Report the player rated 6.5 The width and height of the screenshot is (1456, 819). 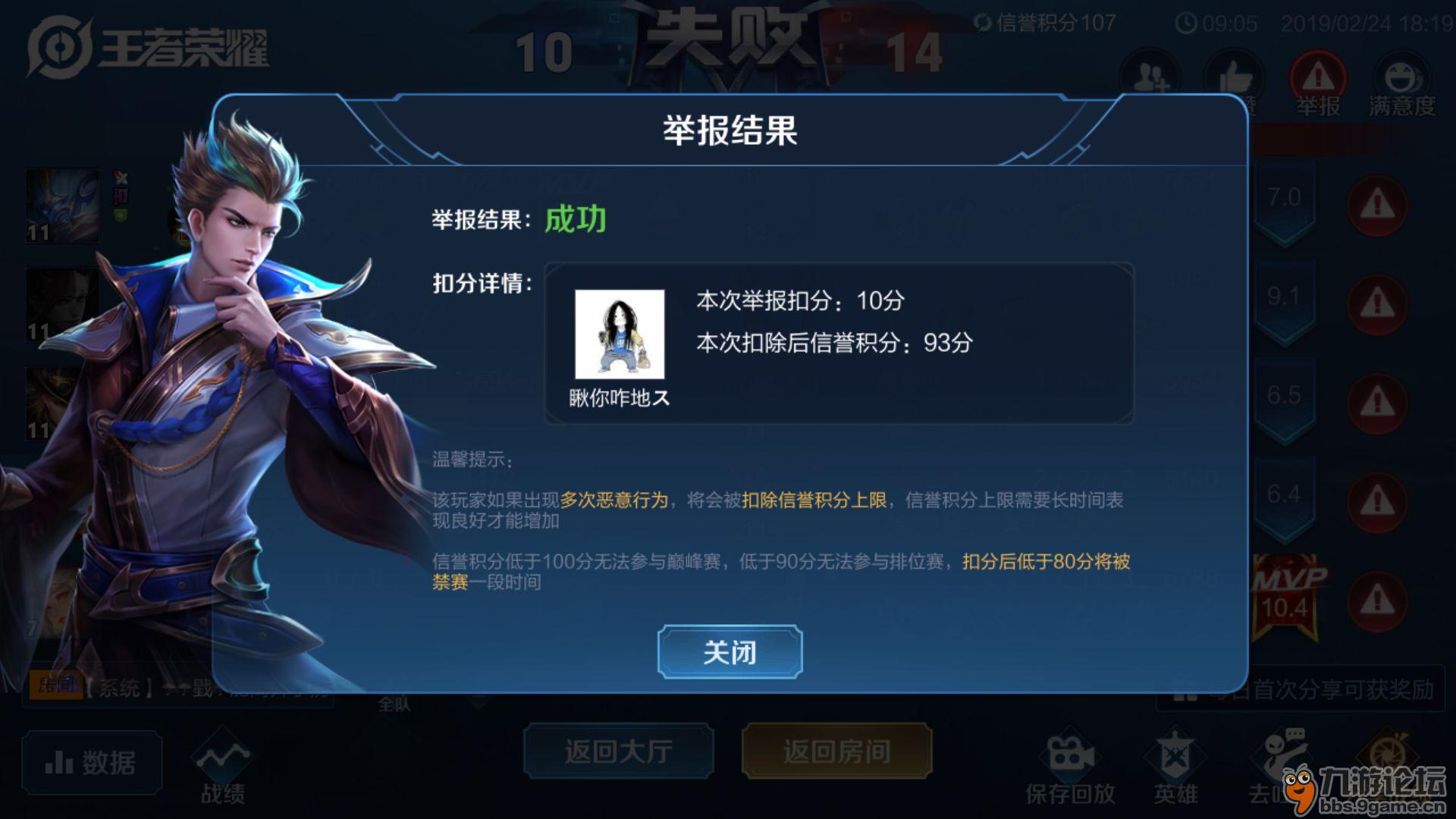[x=1377, y=403]
